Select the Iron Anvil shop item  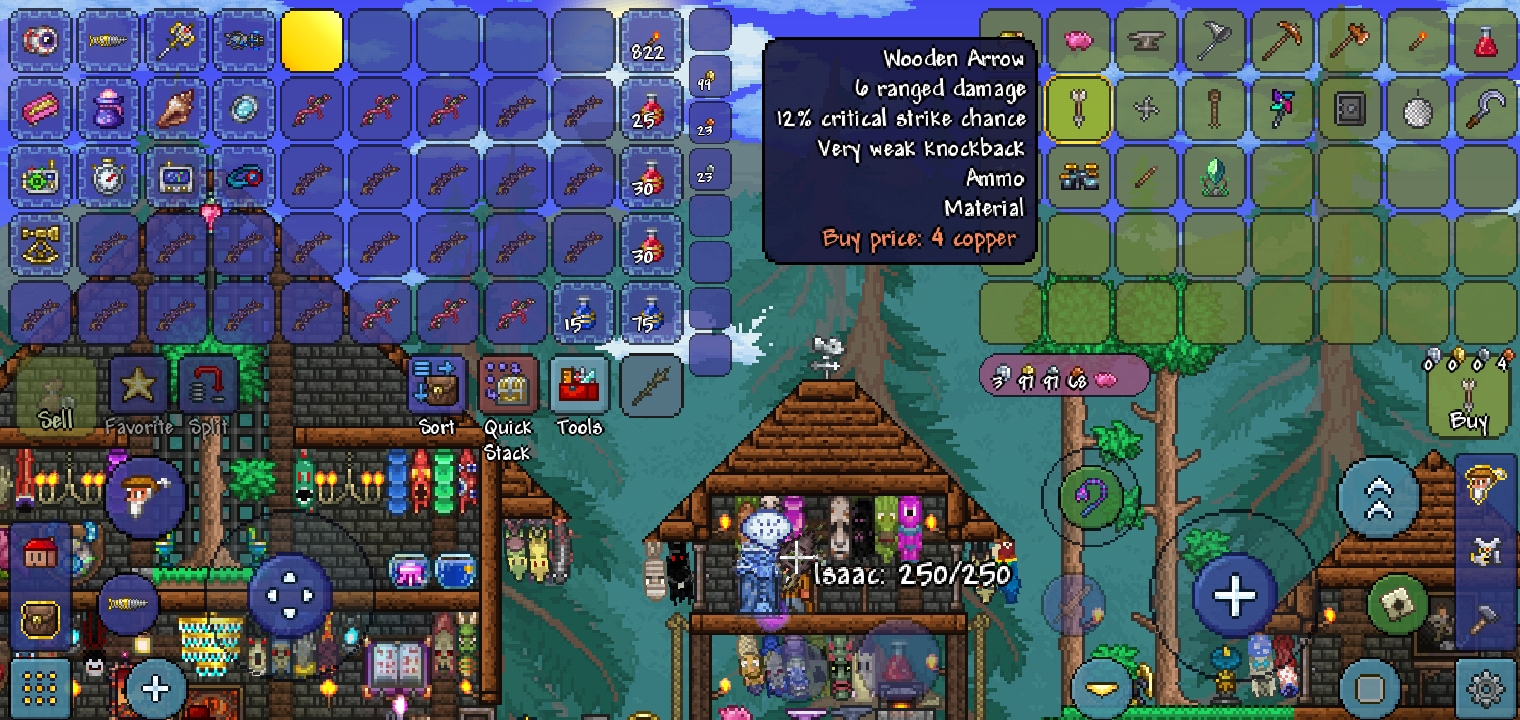tap(1146, 40)
